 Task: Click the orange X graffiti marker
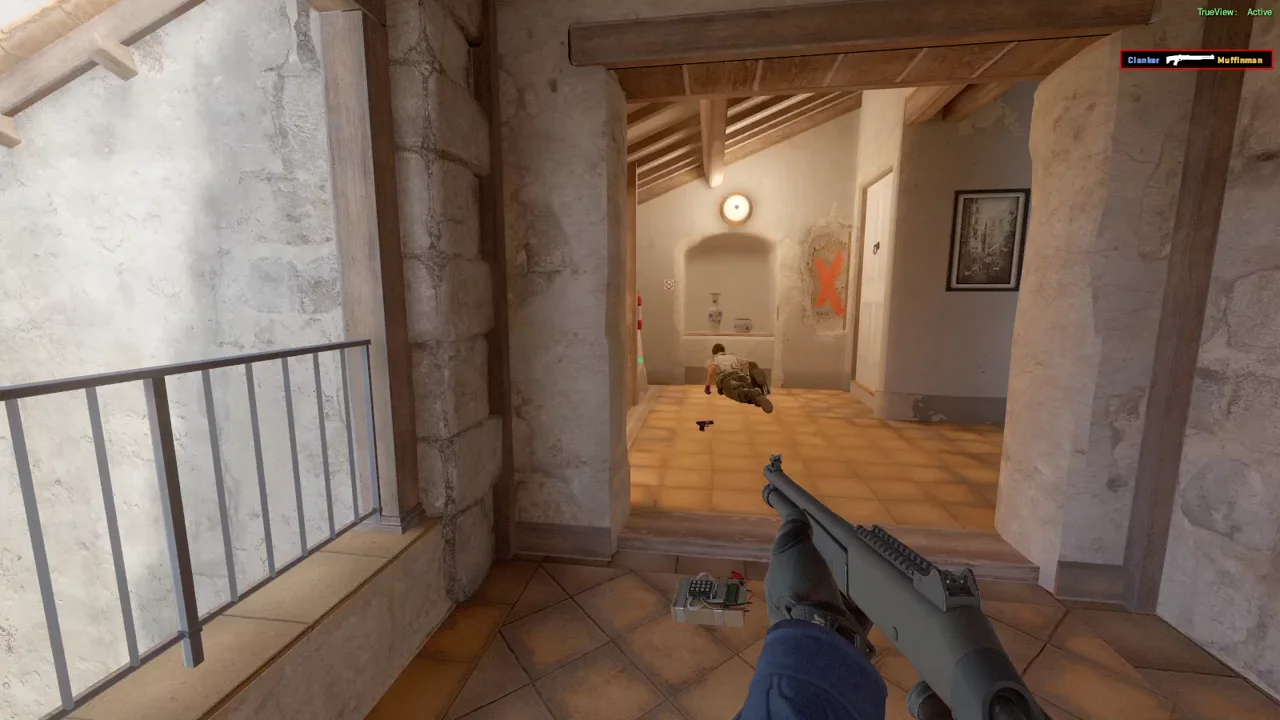(x=826, y=285)
